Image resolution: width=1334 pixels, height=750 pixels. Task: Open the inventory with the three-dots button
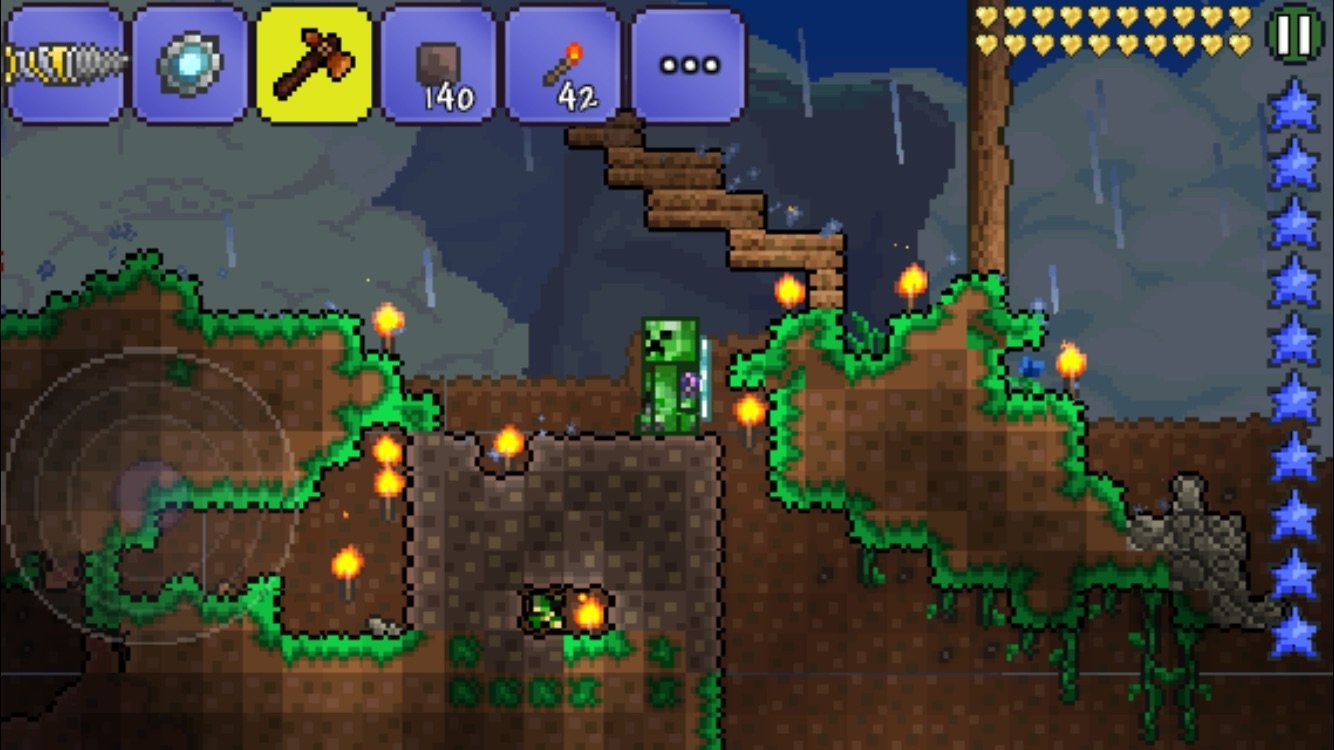(688, 64)
